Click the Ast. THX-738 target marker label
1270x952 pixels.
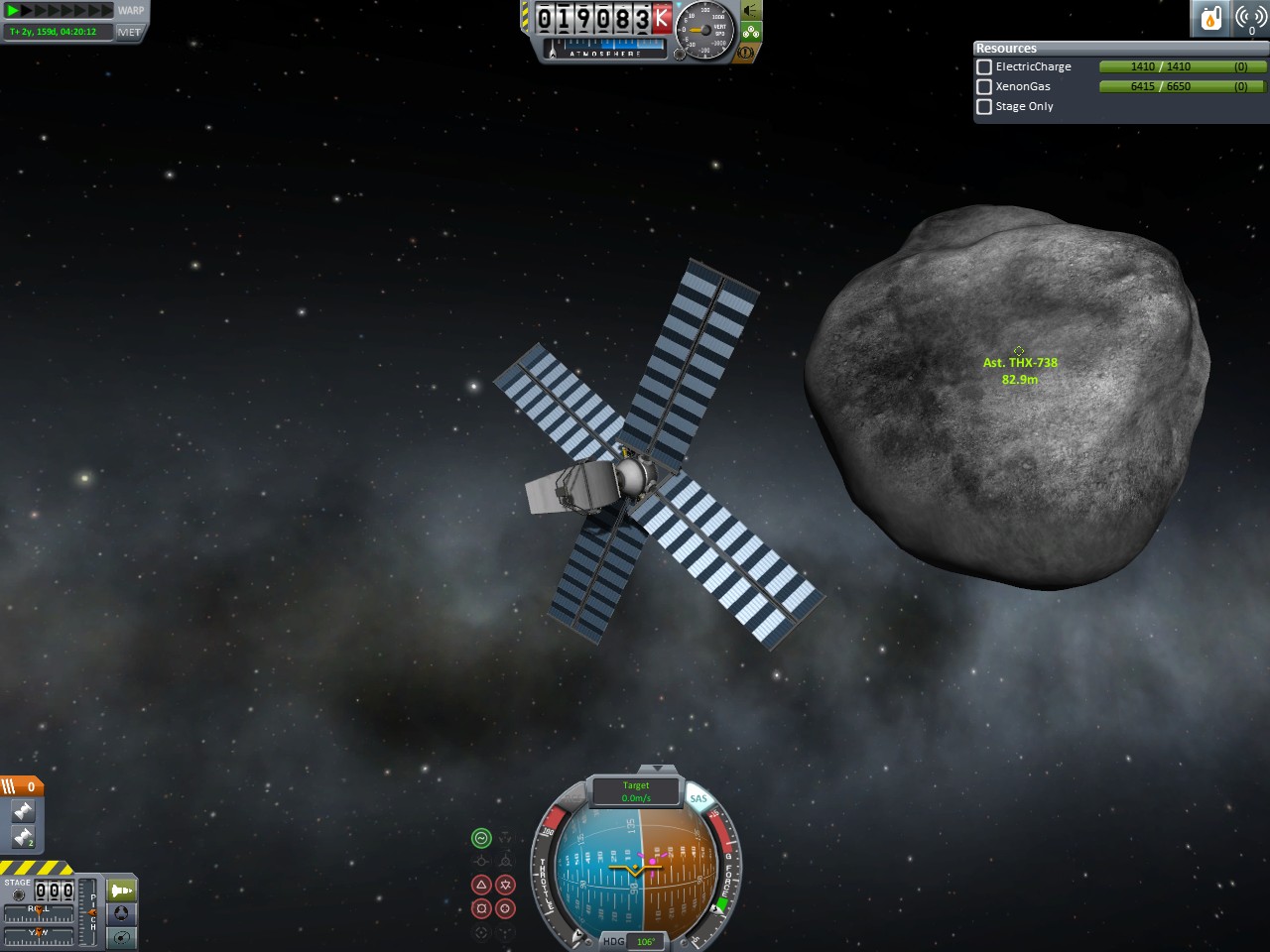point(1020,363)
